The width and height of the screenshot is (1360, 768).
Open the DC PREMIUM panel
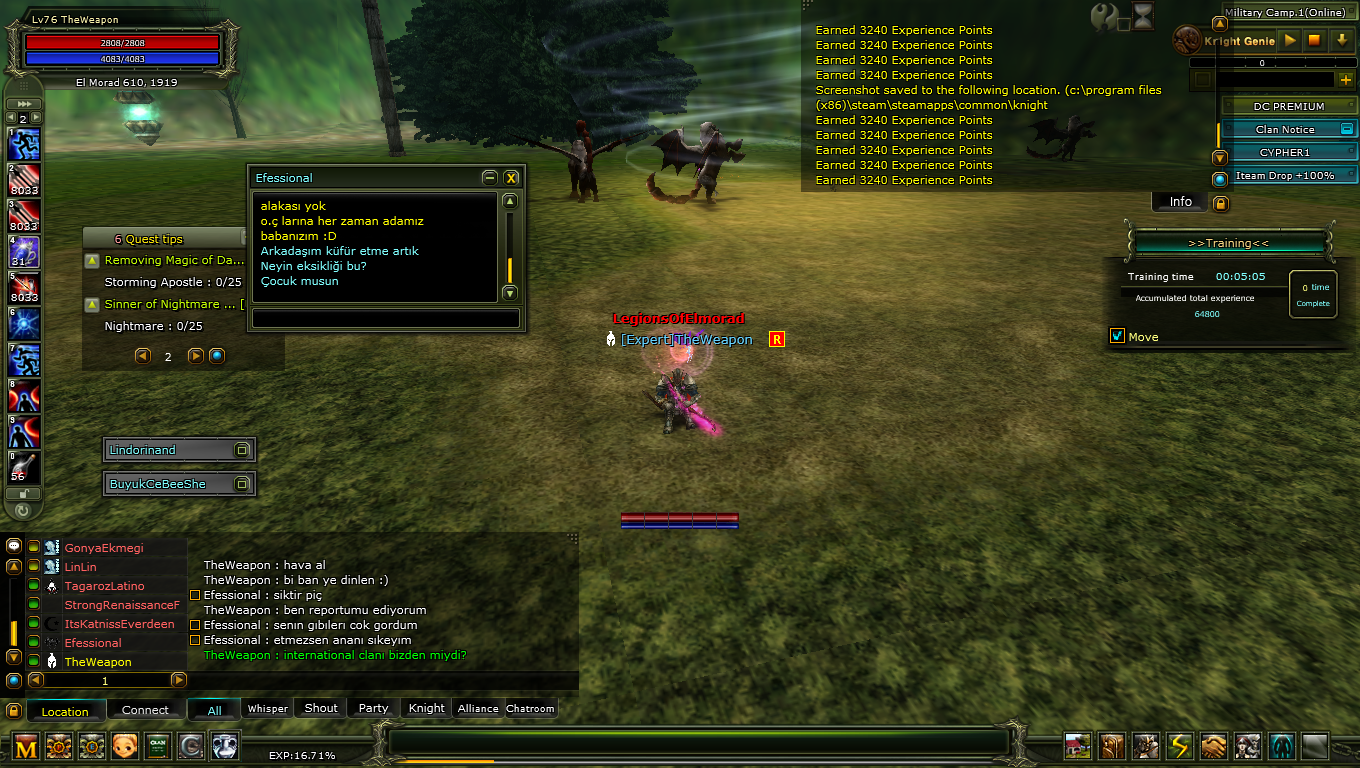(1288, 106)
